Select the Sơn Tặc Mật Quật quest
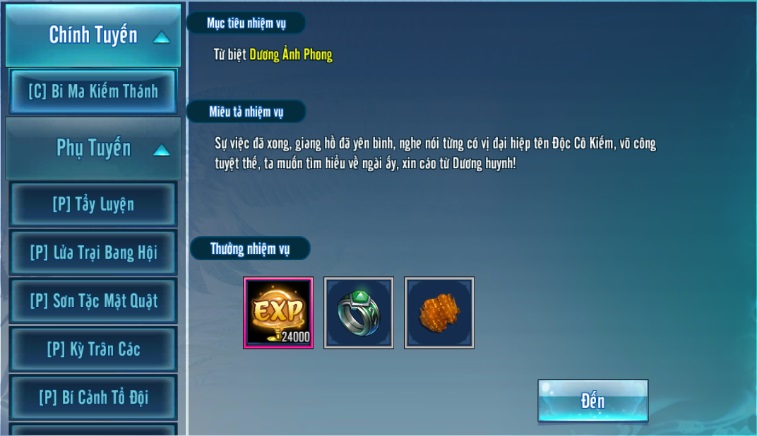 [x=93, y=300]
